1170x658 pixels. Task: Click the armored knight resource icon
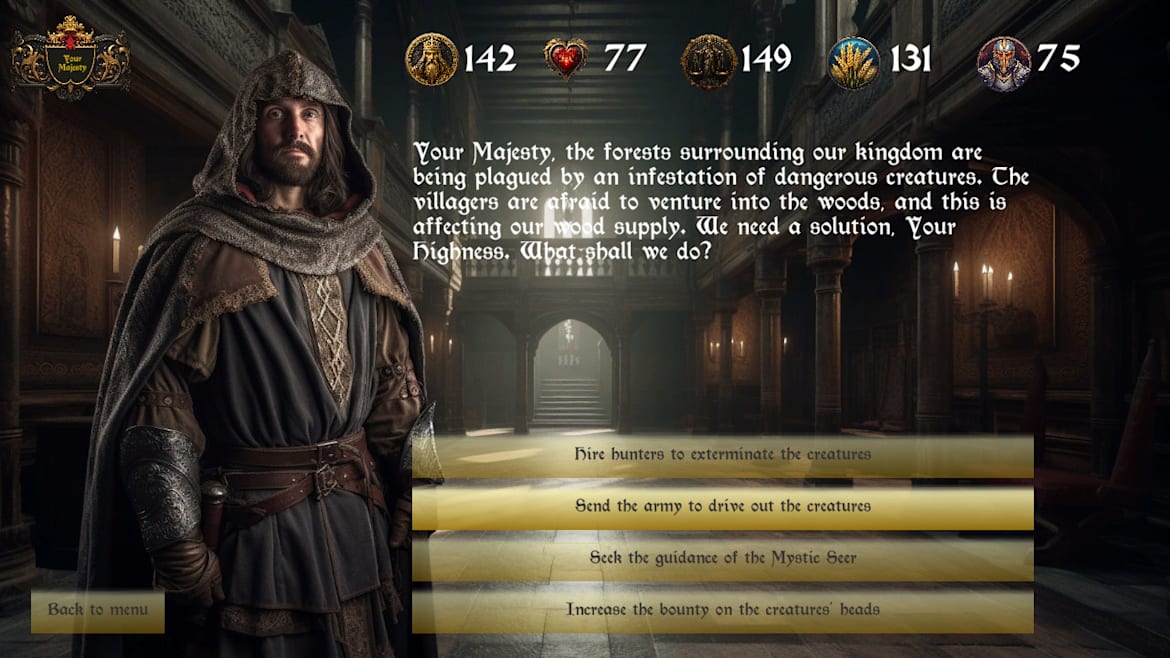tap(1003, 62)
